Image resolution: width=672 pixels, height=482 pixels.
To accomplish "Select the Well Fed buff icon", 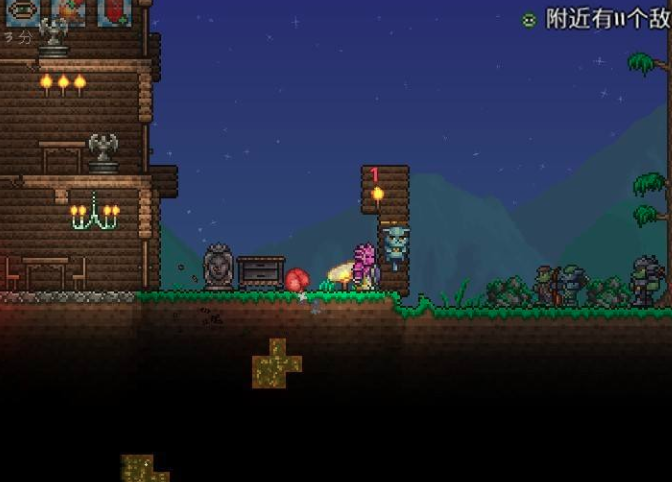I will [22, 11].
